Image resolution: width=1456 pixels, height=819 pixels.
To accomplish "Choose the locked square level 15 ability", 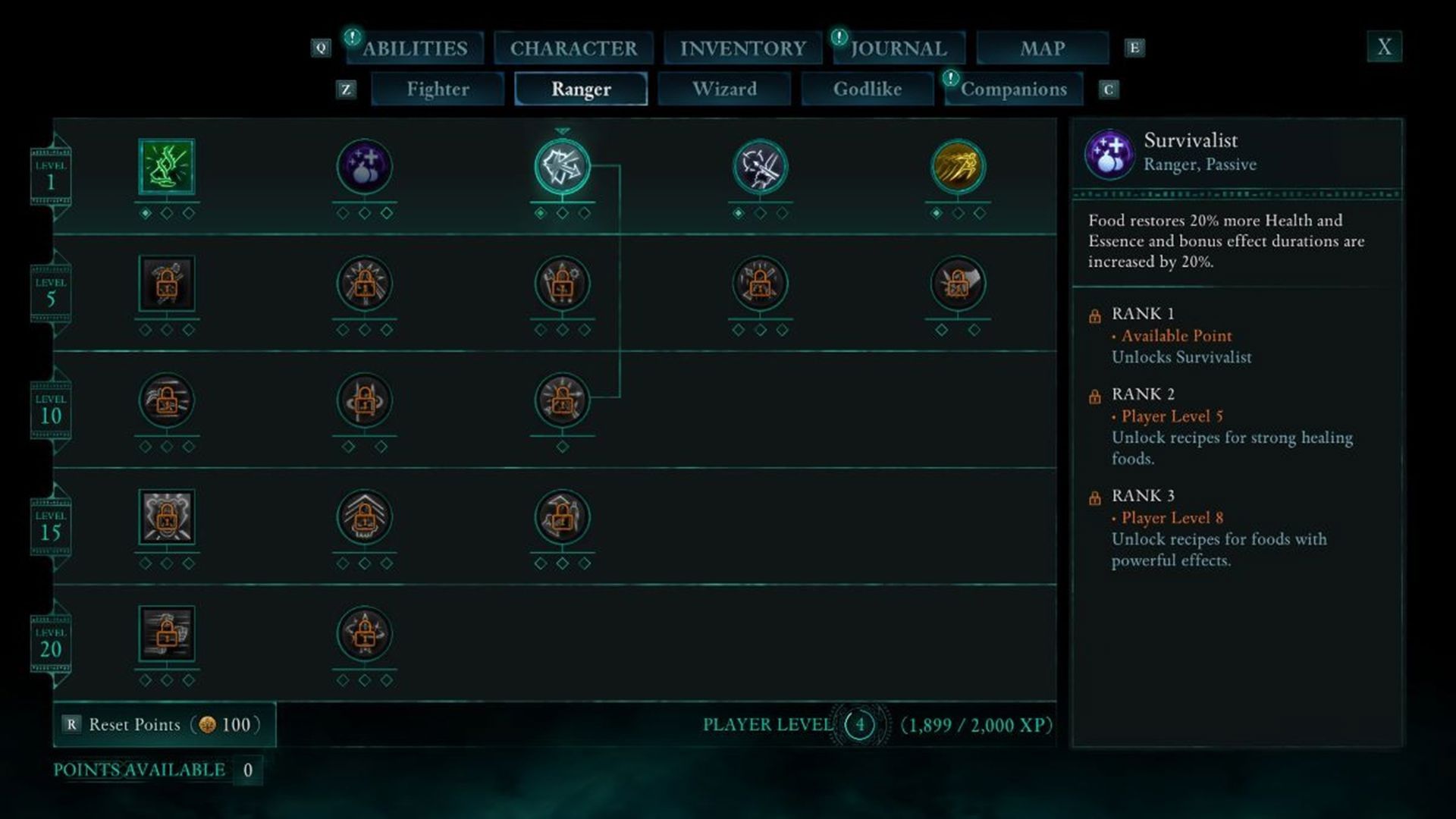I will (167, 517).
